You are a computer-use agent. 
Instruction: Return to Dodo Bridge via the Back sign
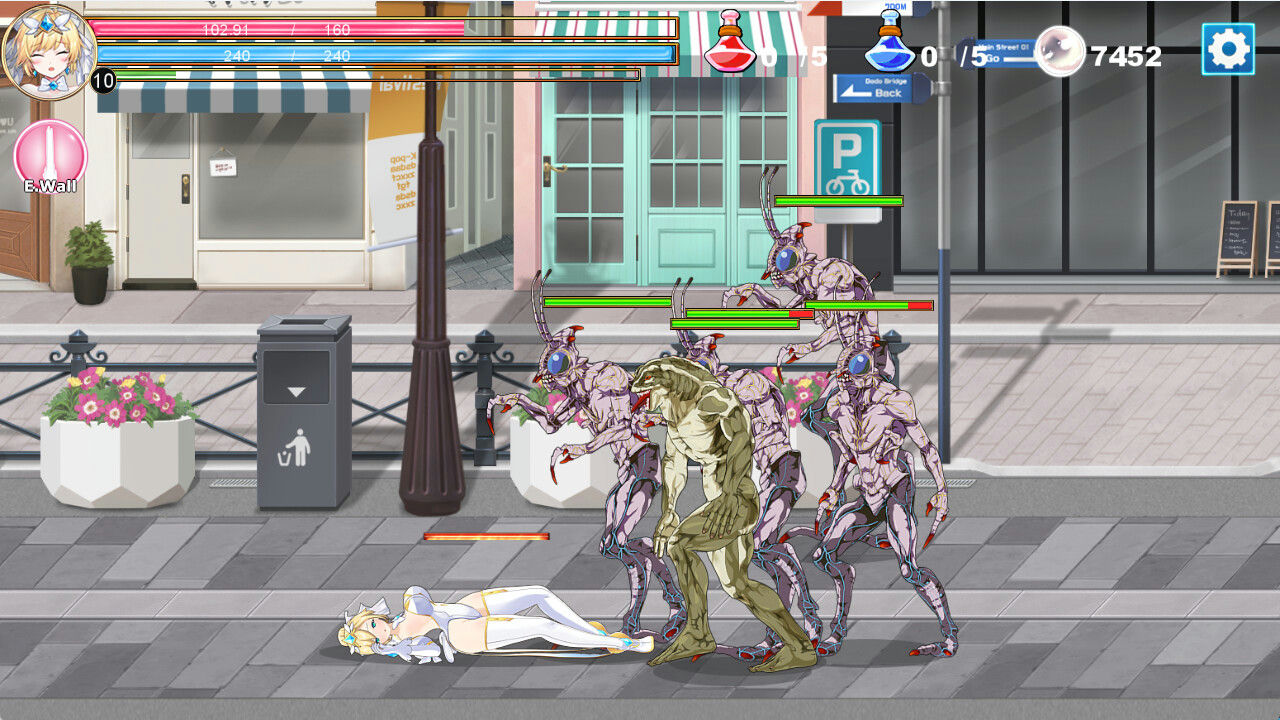(x=875, y=87)
